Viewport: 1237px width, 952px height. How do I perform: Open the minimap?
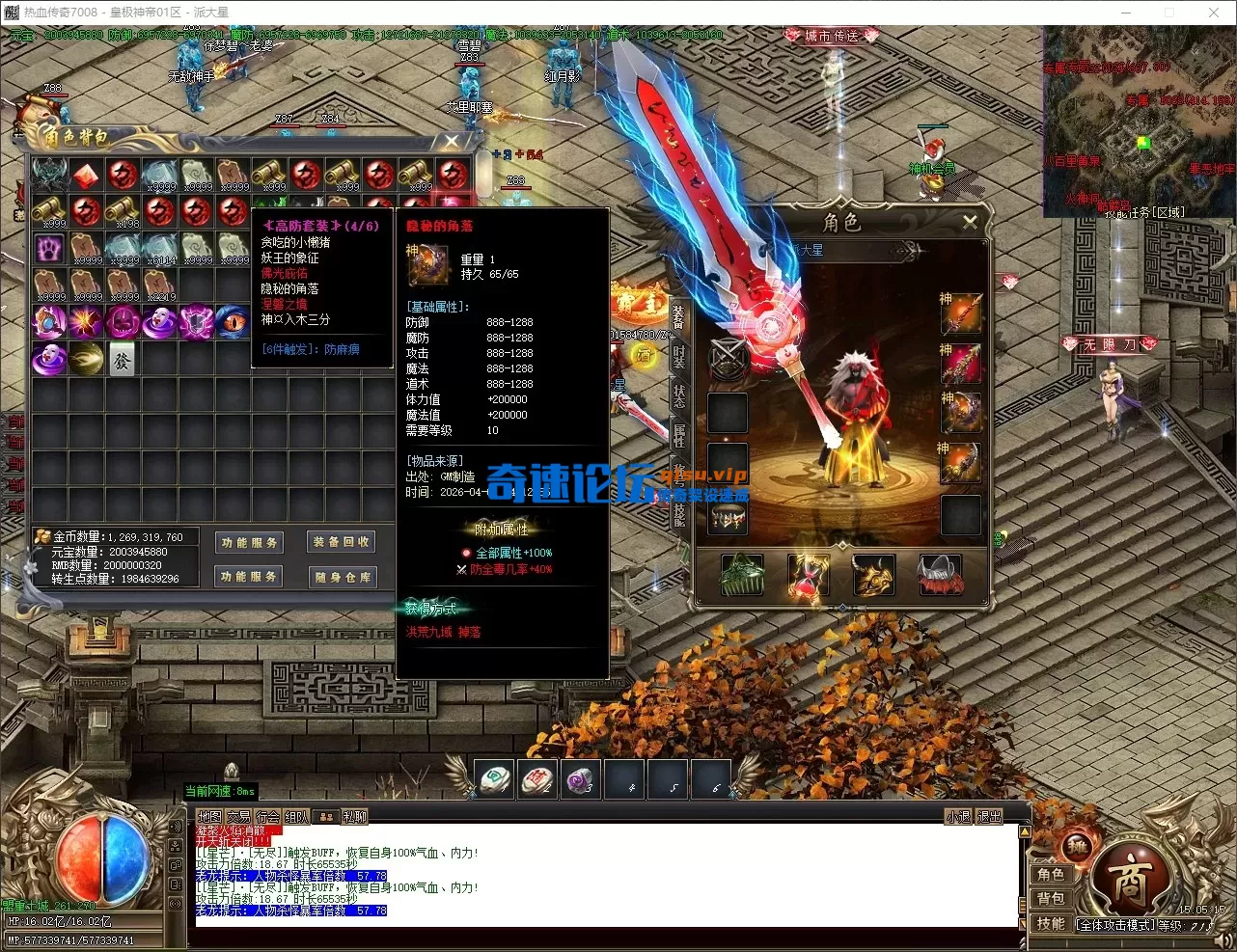click(x=1139, y=121)
